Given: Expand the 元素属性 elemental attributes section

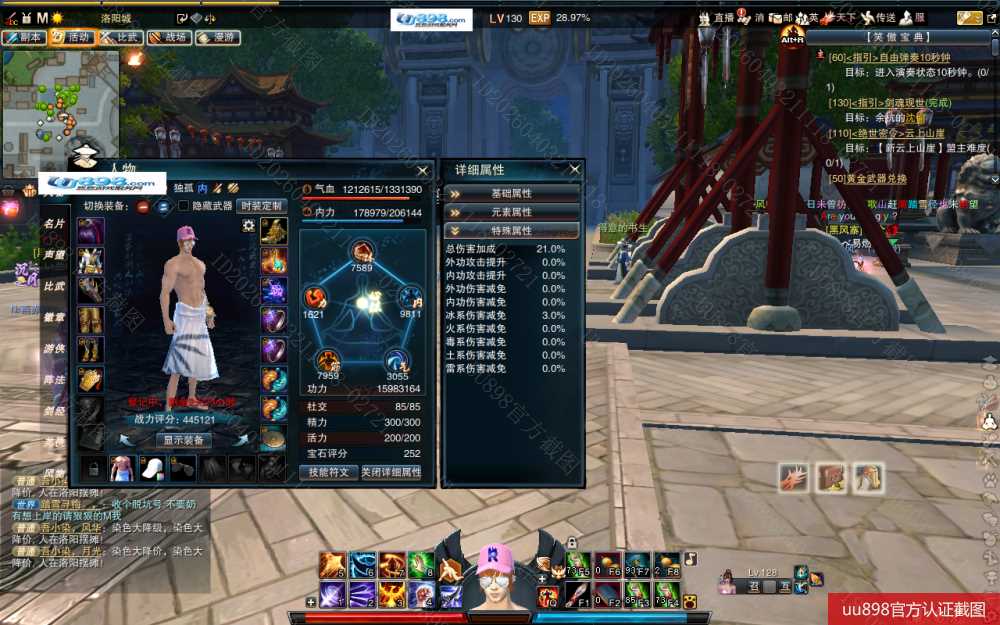Looking at the screenshot, I should click(512, 212).
